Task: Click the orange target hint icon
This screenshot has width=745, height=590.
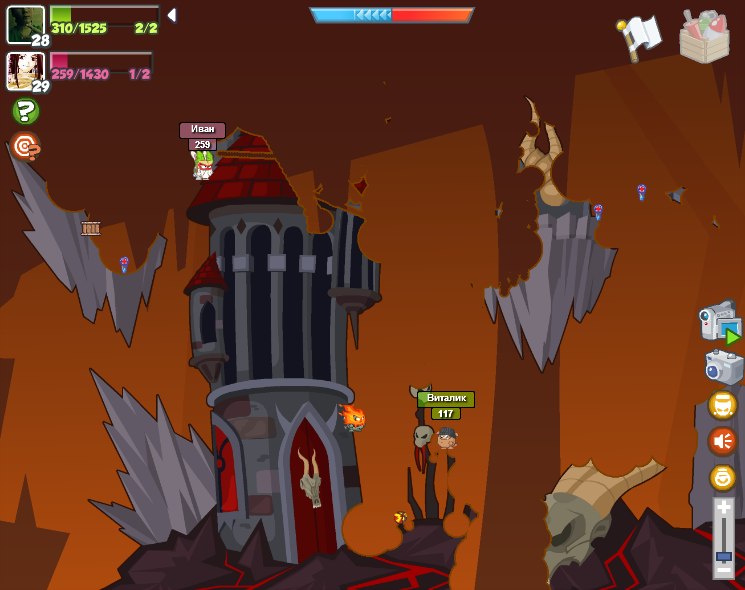Action: 25,147
